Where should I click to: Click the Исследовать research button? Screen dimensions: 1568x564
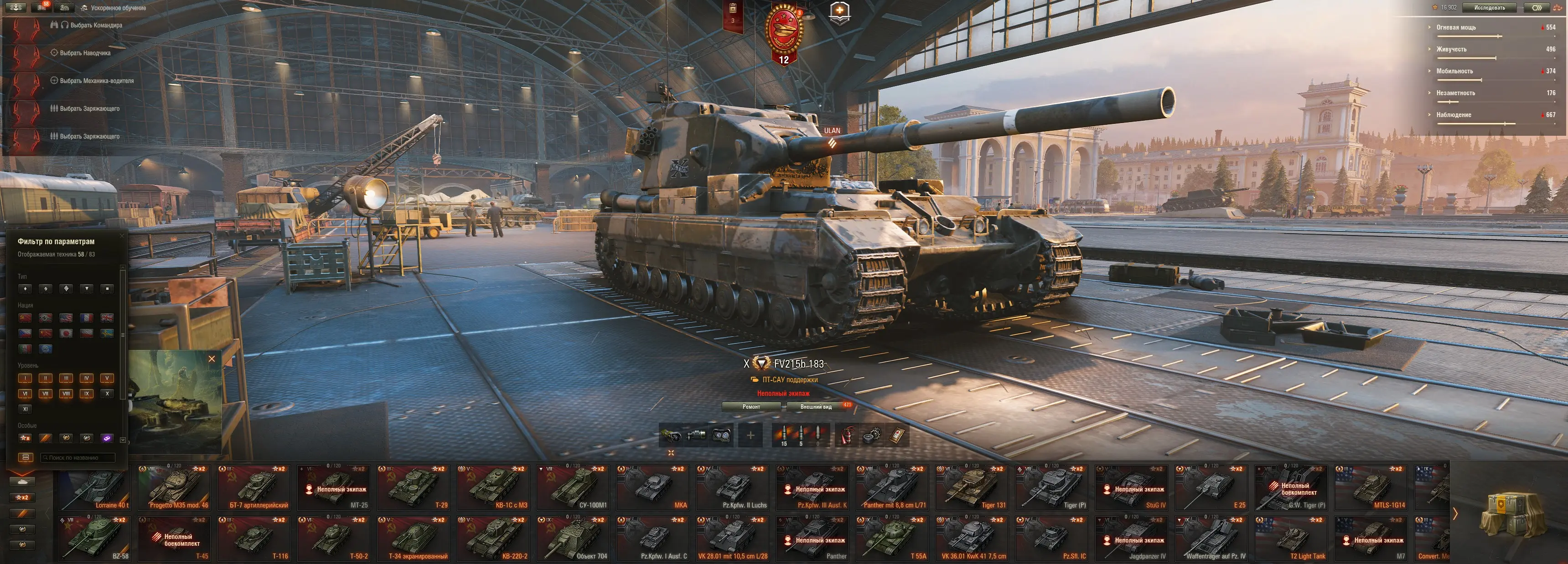(x=1490, y=8)
